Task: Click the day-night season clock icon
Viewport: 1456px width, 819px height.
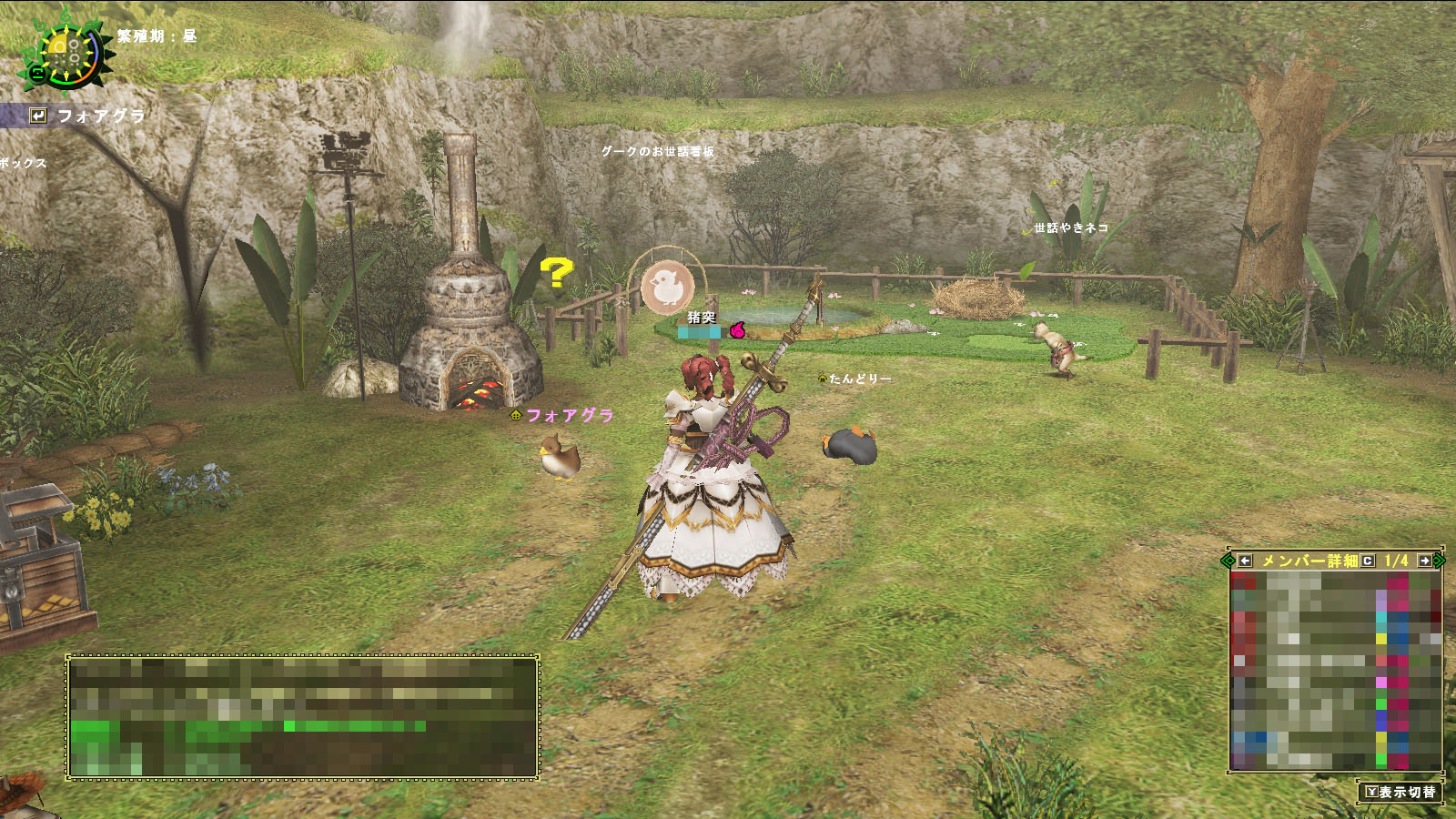Action: 65,52
